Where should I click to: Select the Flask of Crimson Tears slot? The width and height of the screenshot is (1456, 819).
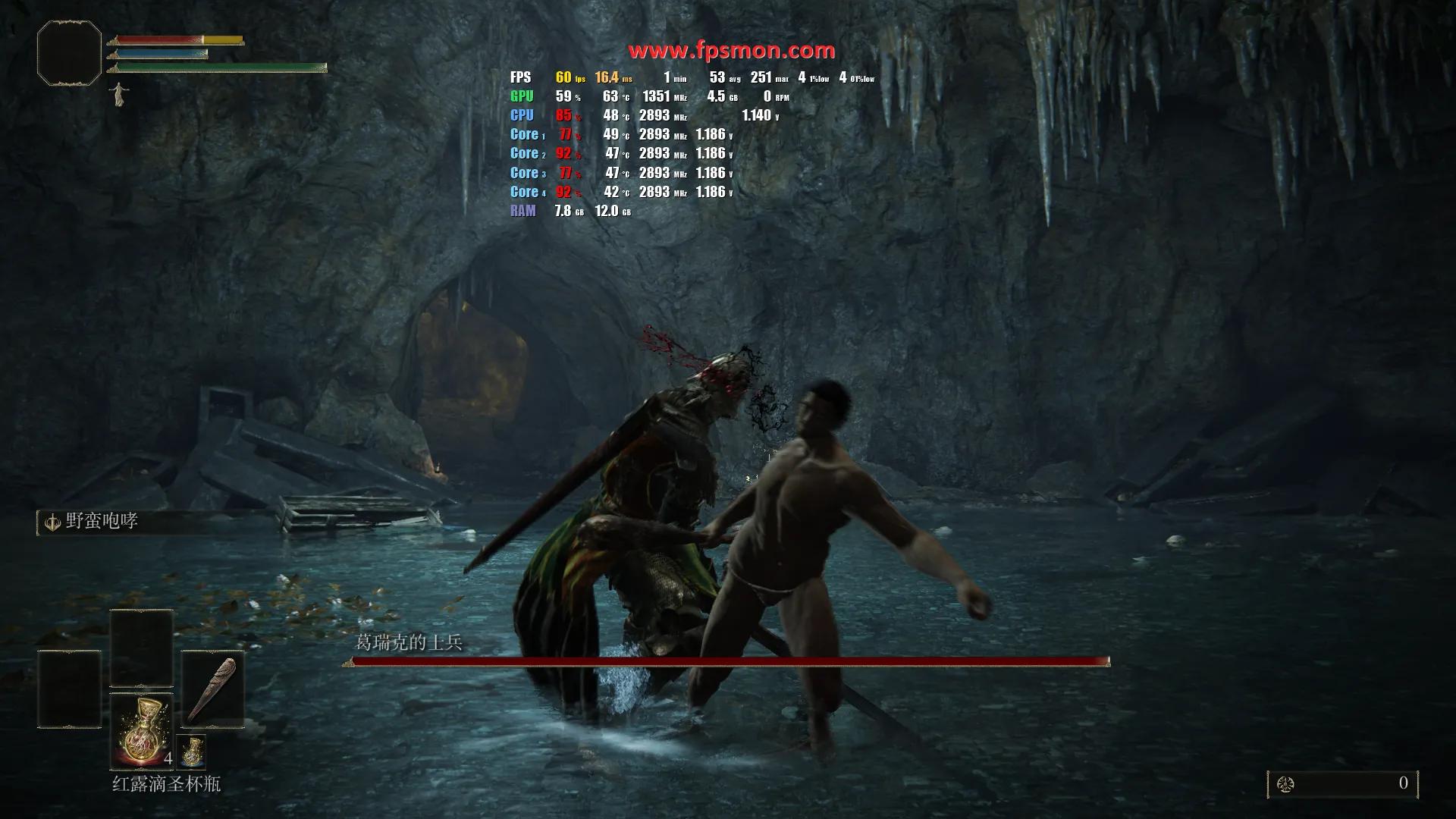pyautogui.click(x=142, y=731)
